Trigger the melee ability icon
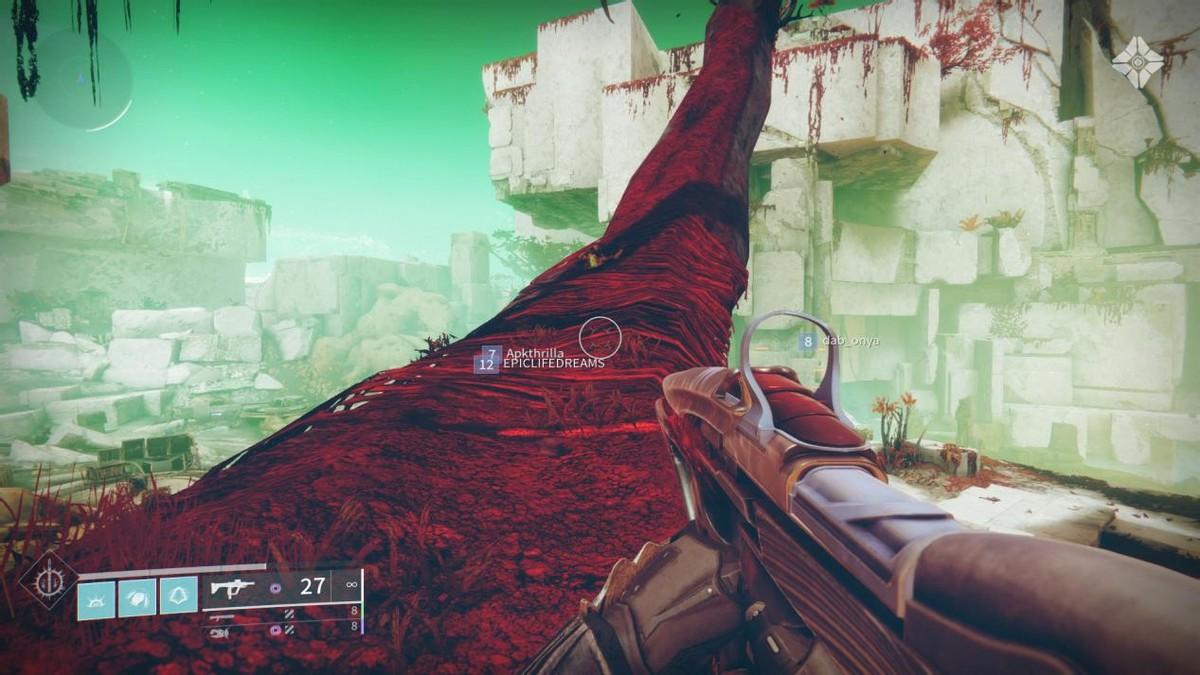Screen dimensions: 1200x675 pyautogui.click(x=137, y=598)
